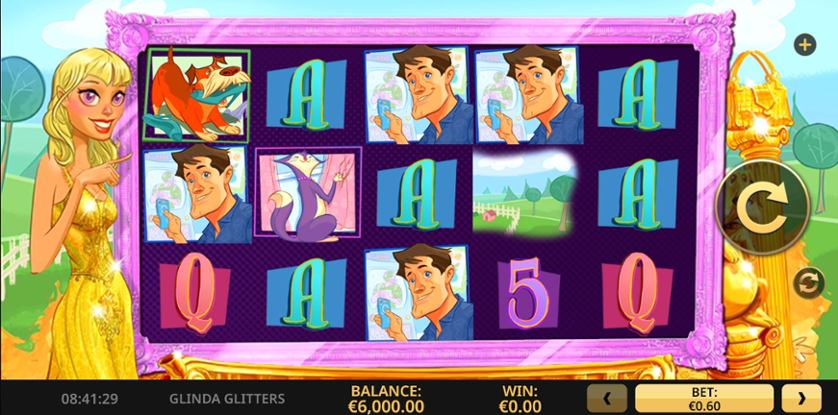Open the plus menu button

804,44
